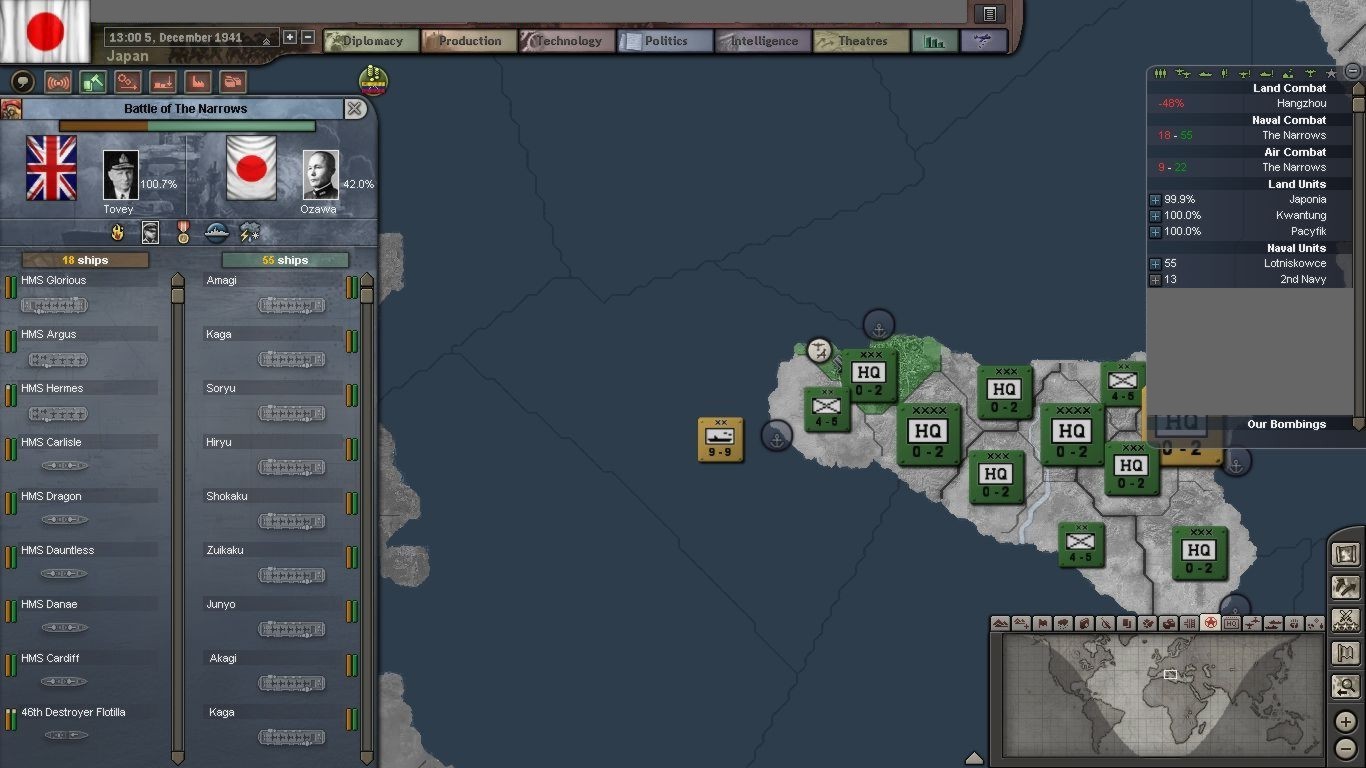Viewport: 1366px width, 768px height.
Task: Expand the Kwantung land units group
Action: click(1155, 216)
